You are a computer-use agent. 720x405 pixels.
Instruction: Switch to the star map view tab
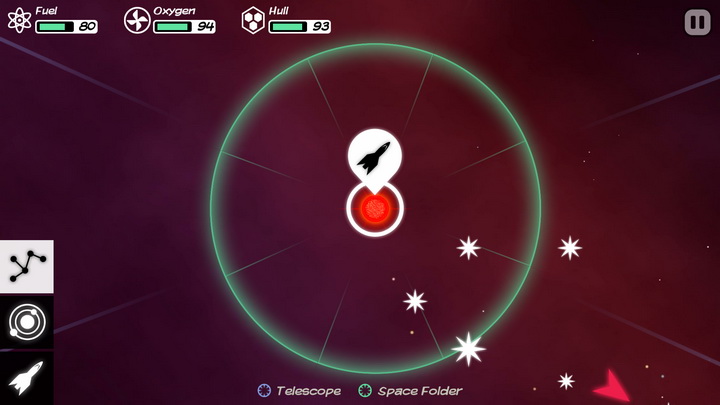coord(27,266)
